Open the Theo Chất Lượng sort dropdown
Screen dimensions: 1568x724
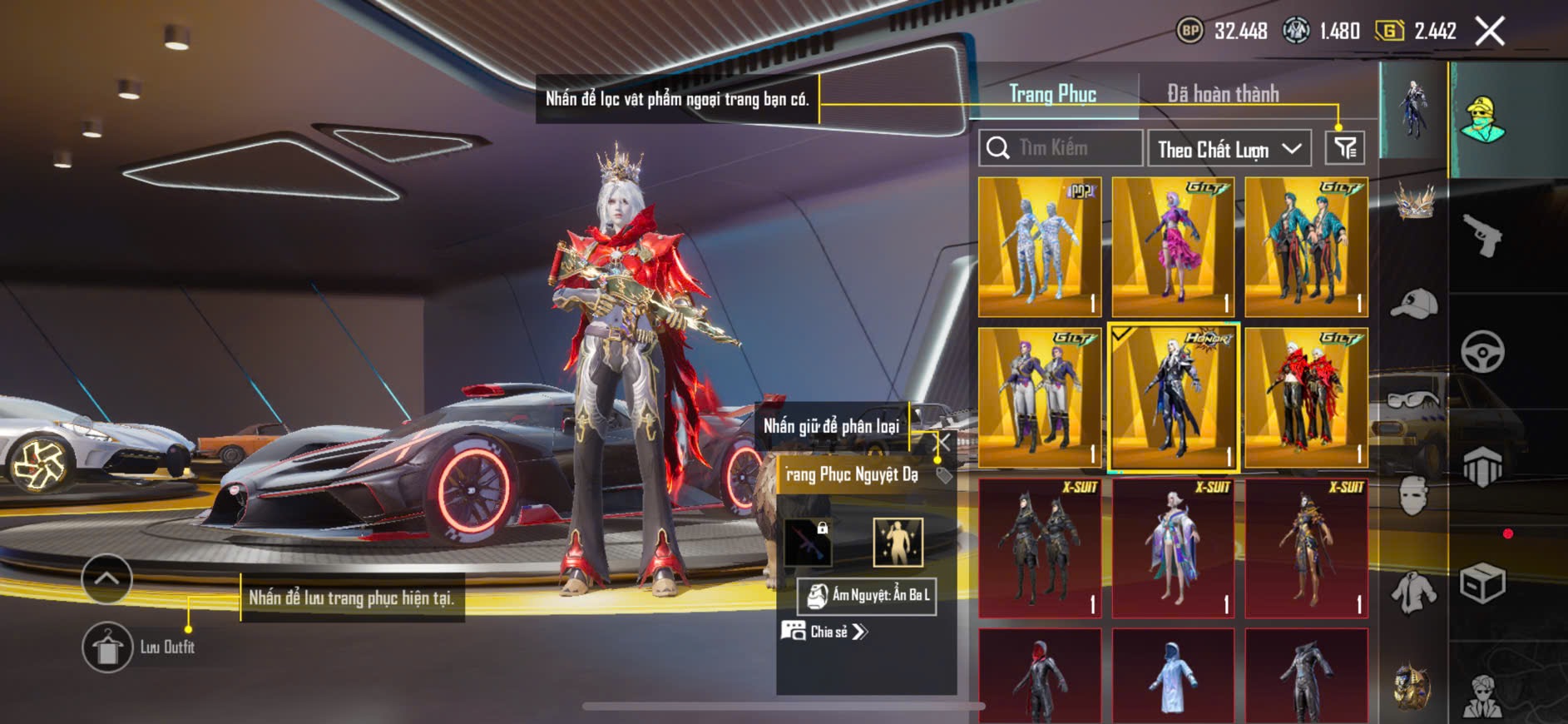pos(1229,149)
